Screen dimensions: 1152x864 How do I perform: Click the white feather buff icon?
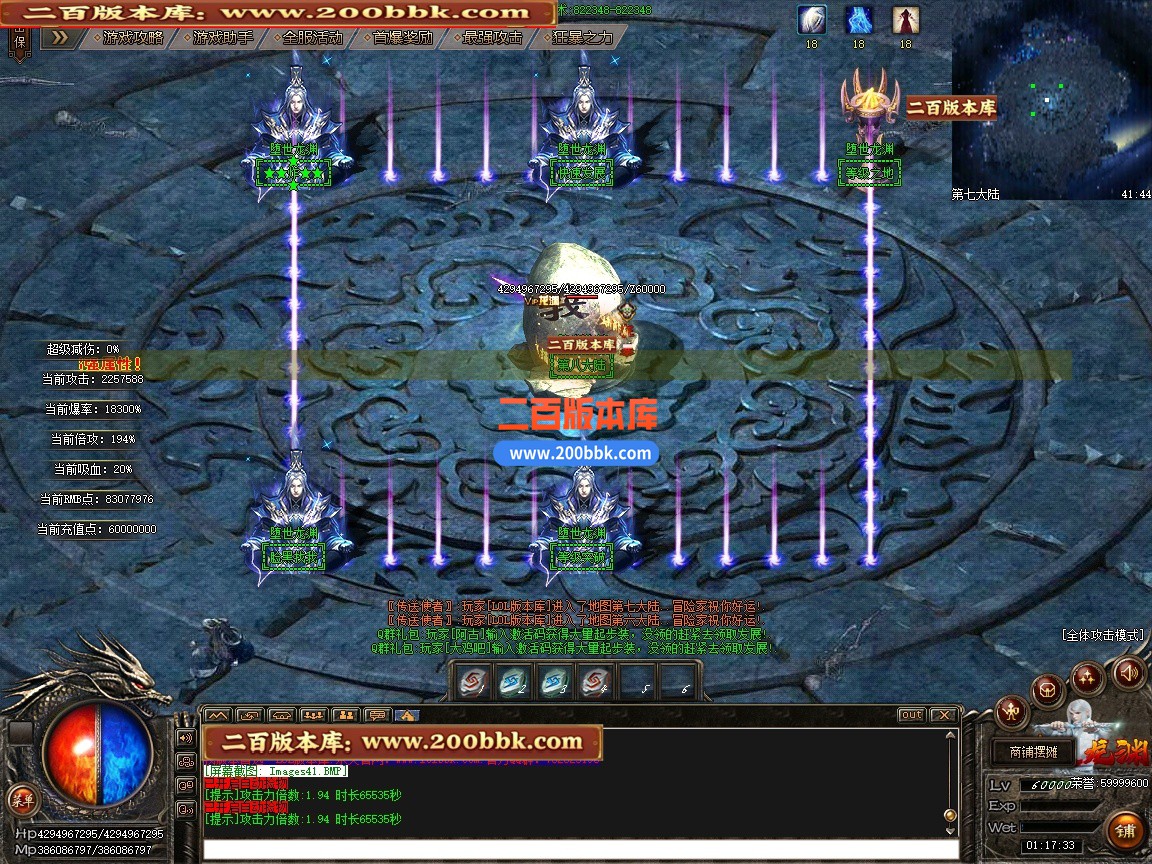click(811, 20)
